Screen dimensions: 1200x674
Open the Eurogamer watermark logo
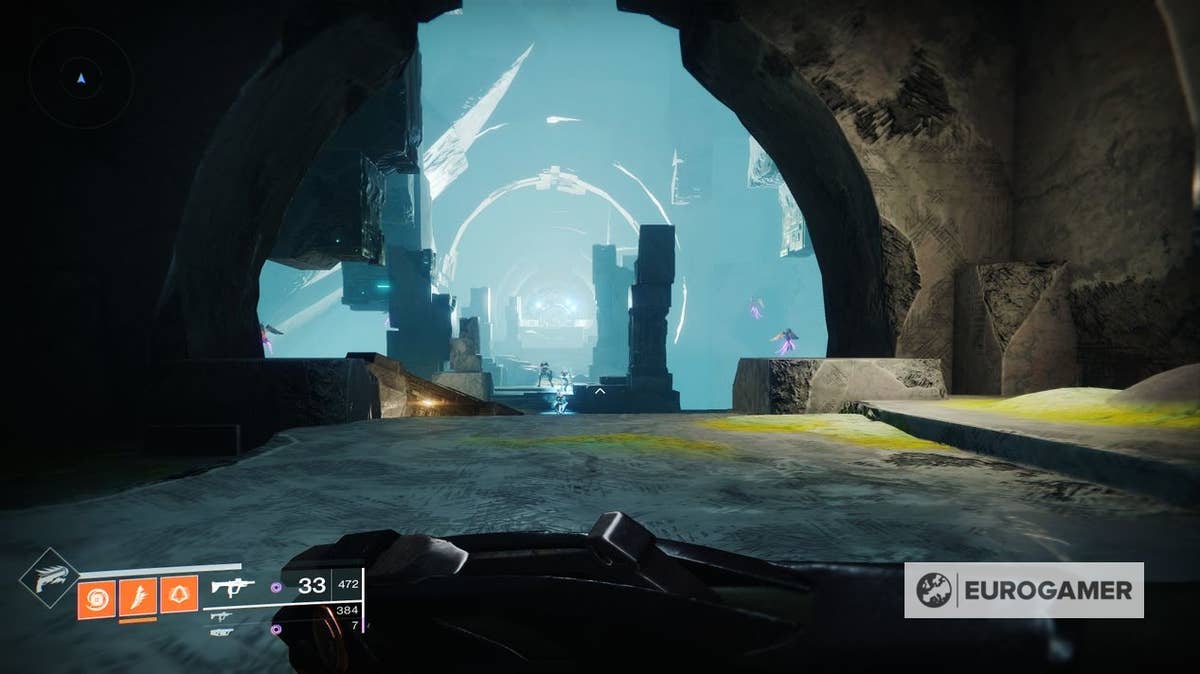coord(1024,590)
